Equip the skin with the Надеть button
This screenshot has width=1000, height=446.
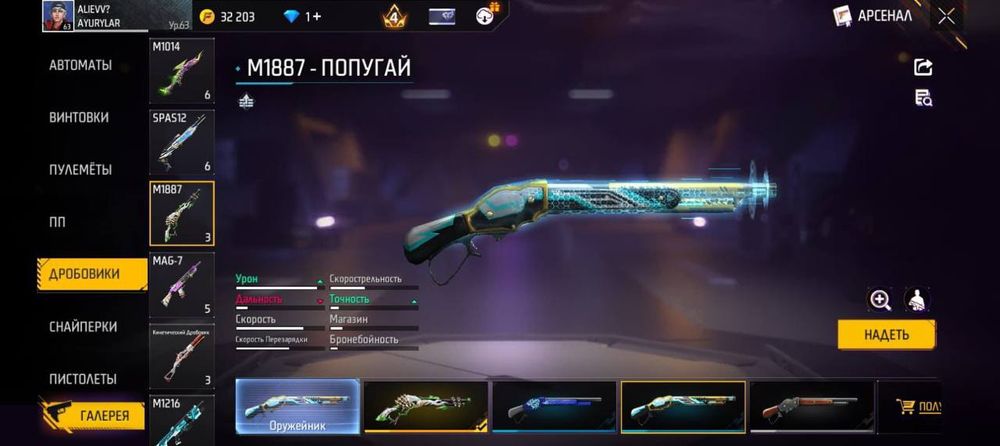coord(886,335)
